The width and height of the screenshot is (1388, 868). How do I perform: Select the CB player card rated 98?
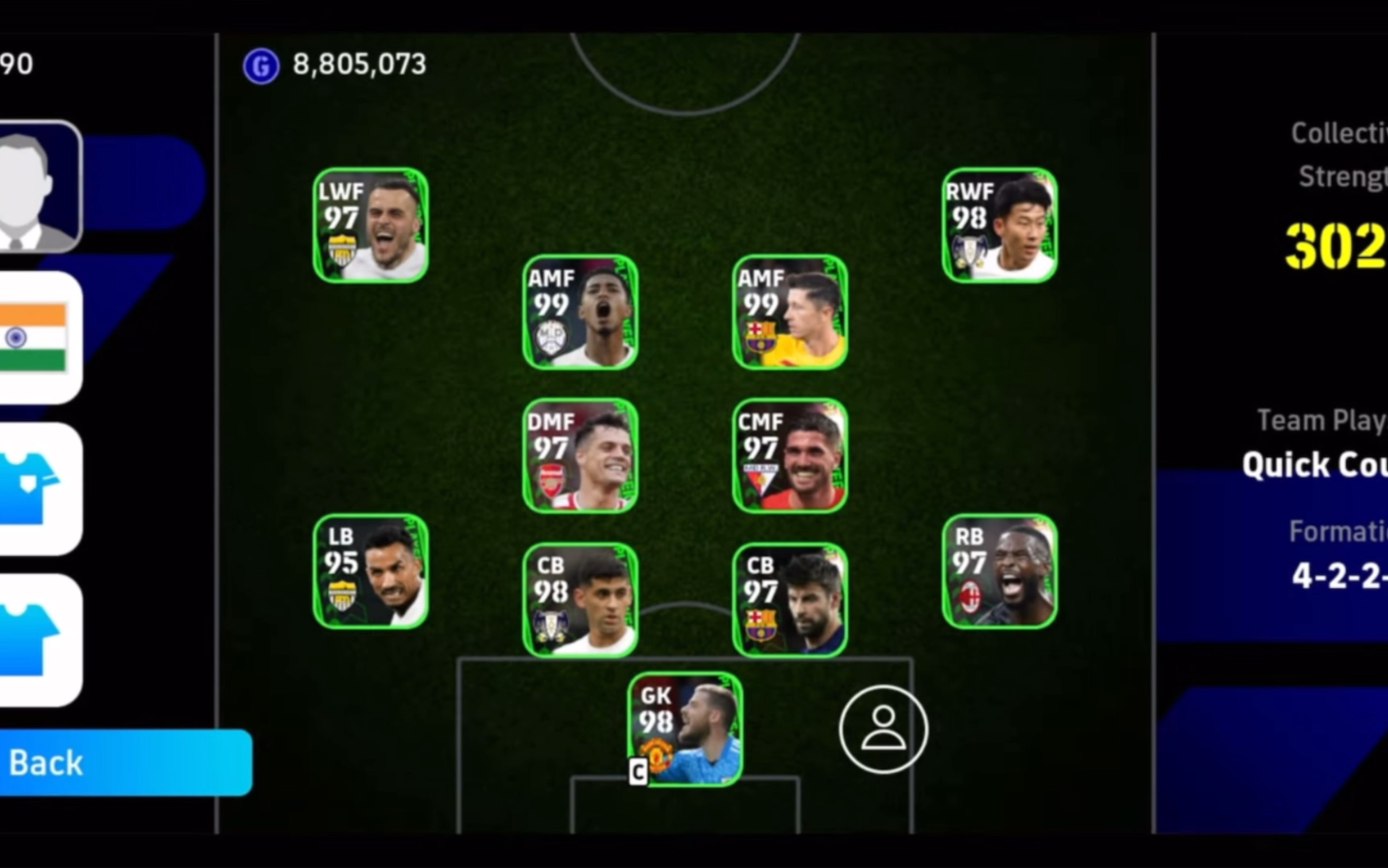coord(580,600)
